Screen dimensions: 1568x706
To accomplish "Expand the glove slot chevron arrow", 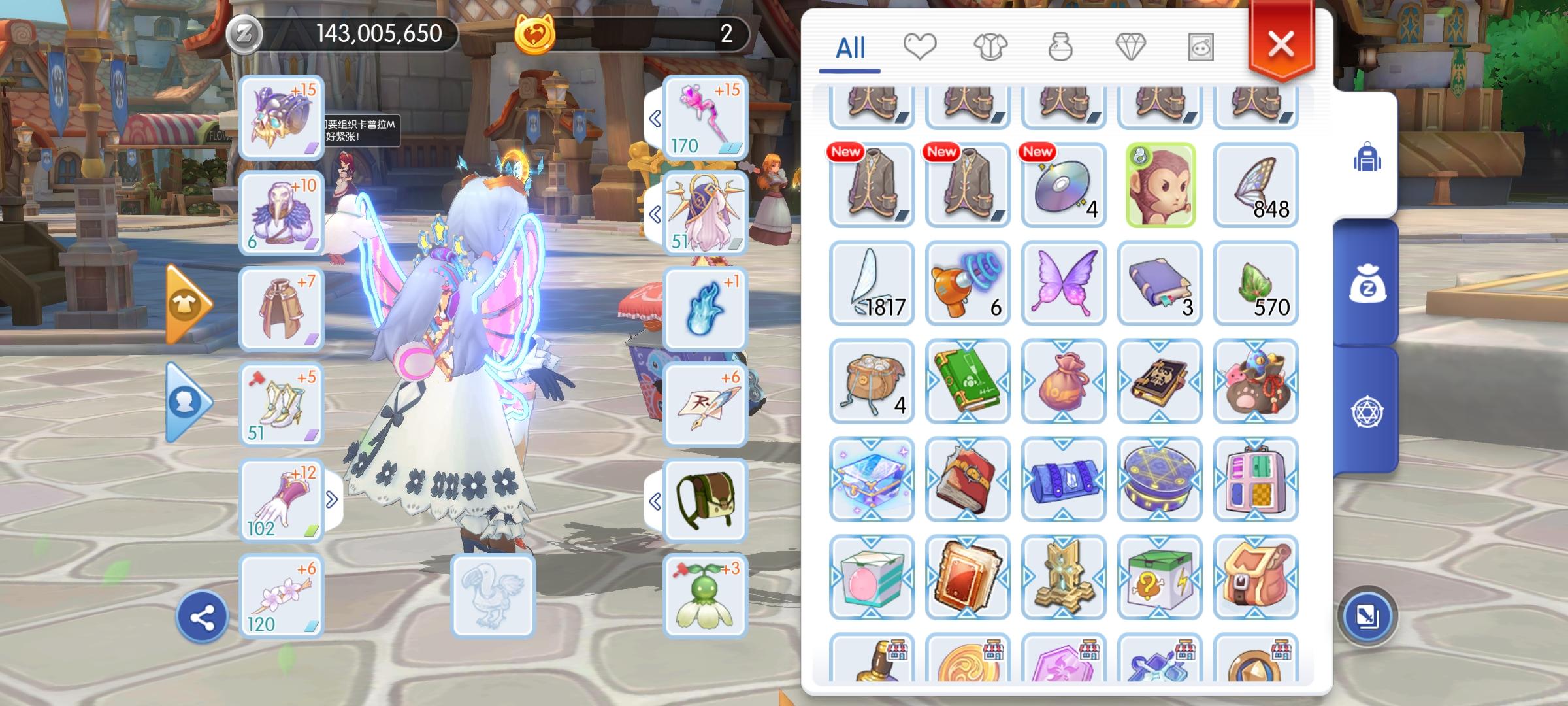I will click(333, 500).
